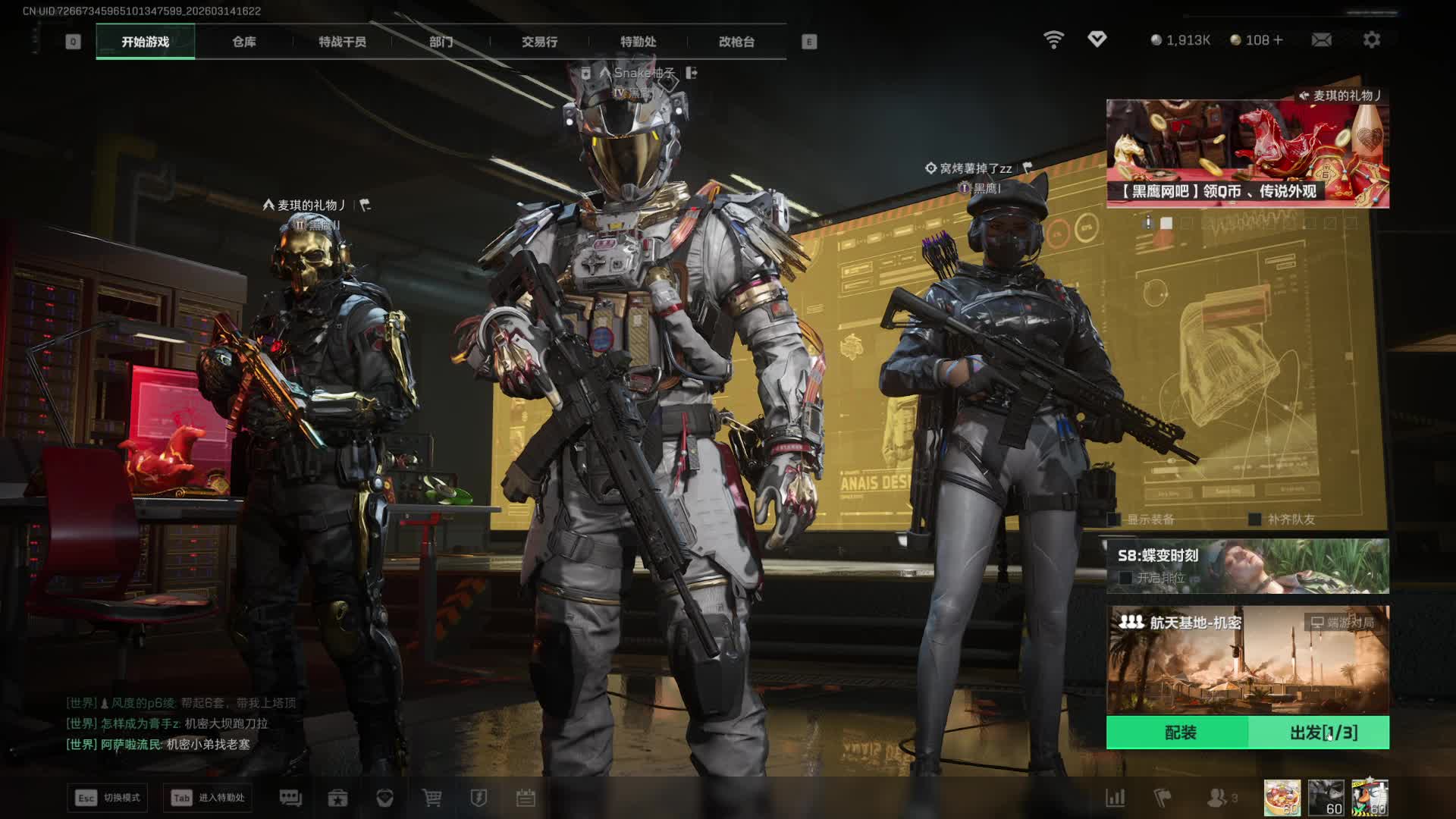
Task: Open the statistics bar chart icon
Action: (1116, 798)
